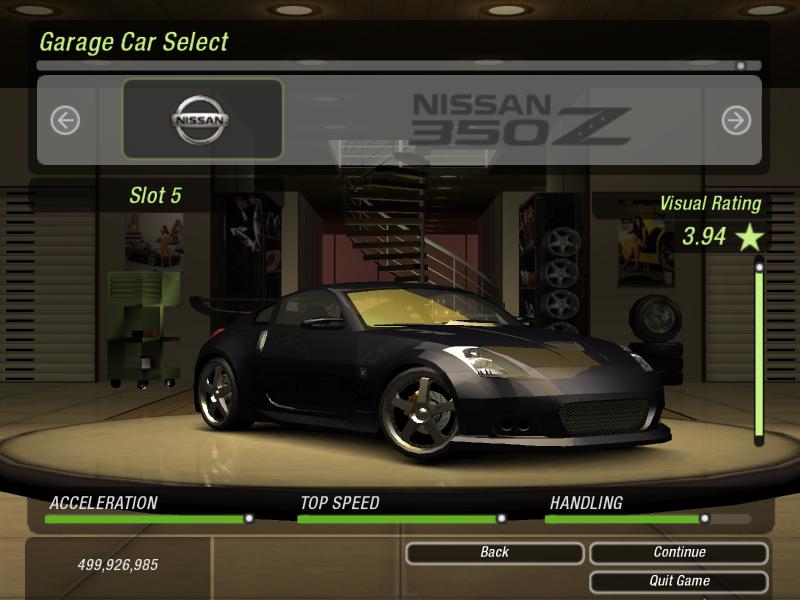The width and height of the screenshot is (800, 600).
Task: Show the next car with right arrow
Action: pos(736,121)
